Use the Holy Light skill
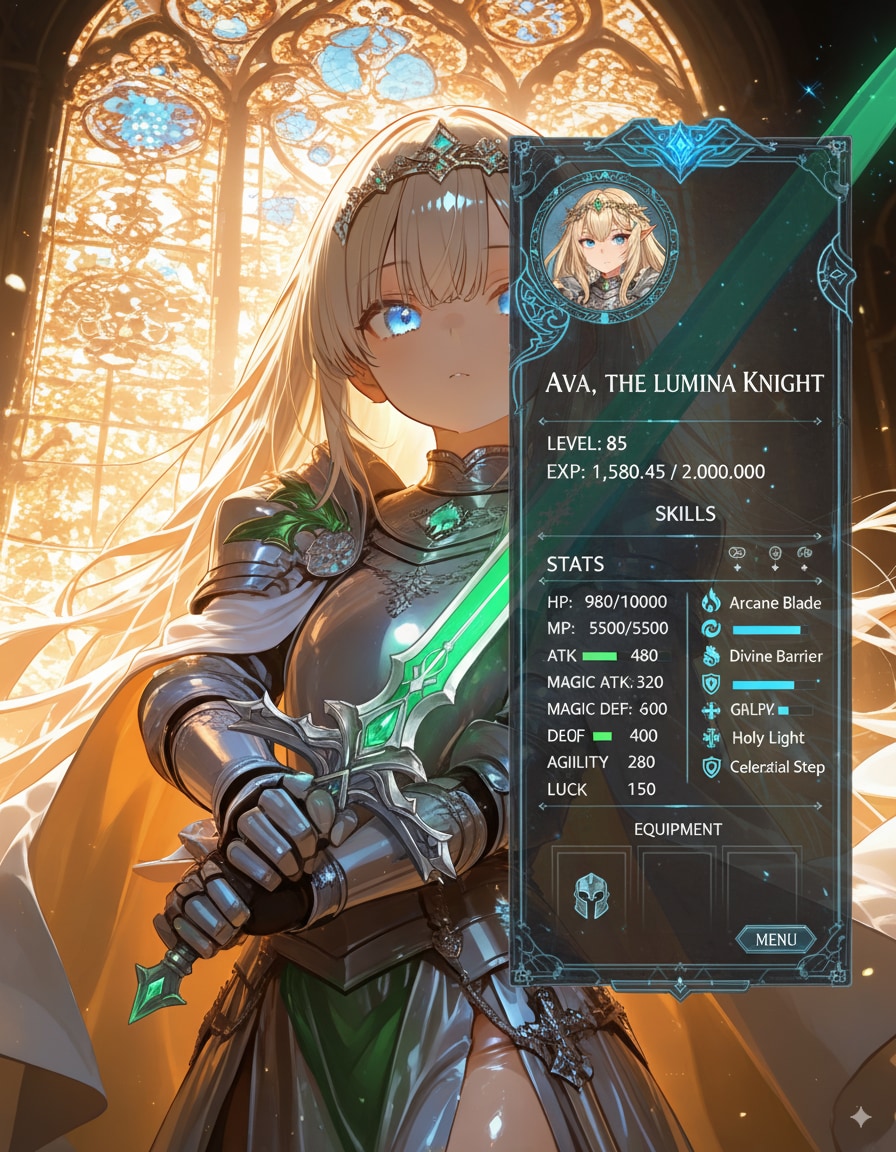The width and height of the screenshot is (896, 1152). (x=768, y=738)
